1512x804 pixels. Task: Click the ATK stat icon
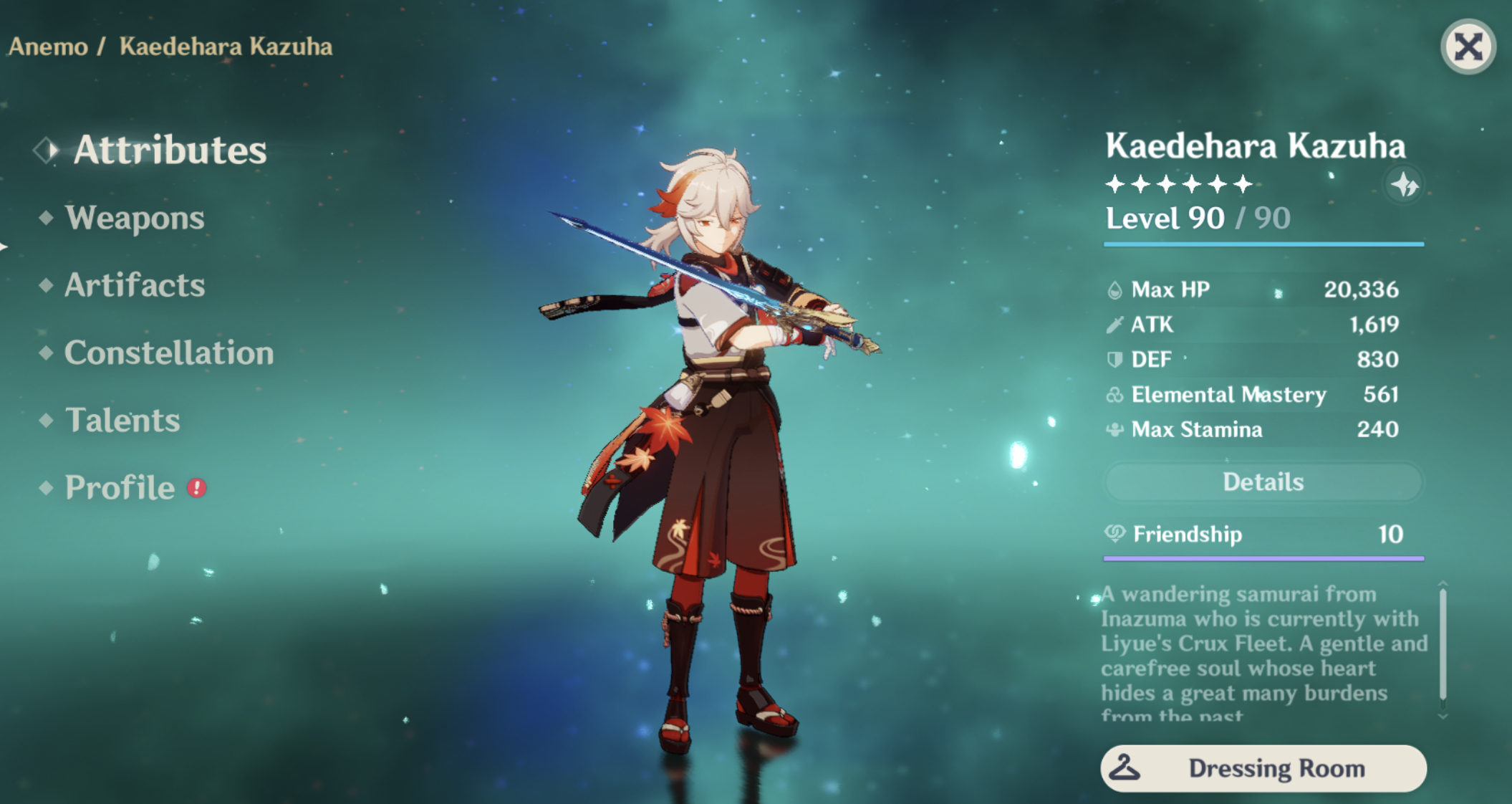coord(1114,324)
